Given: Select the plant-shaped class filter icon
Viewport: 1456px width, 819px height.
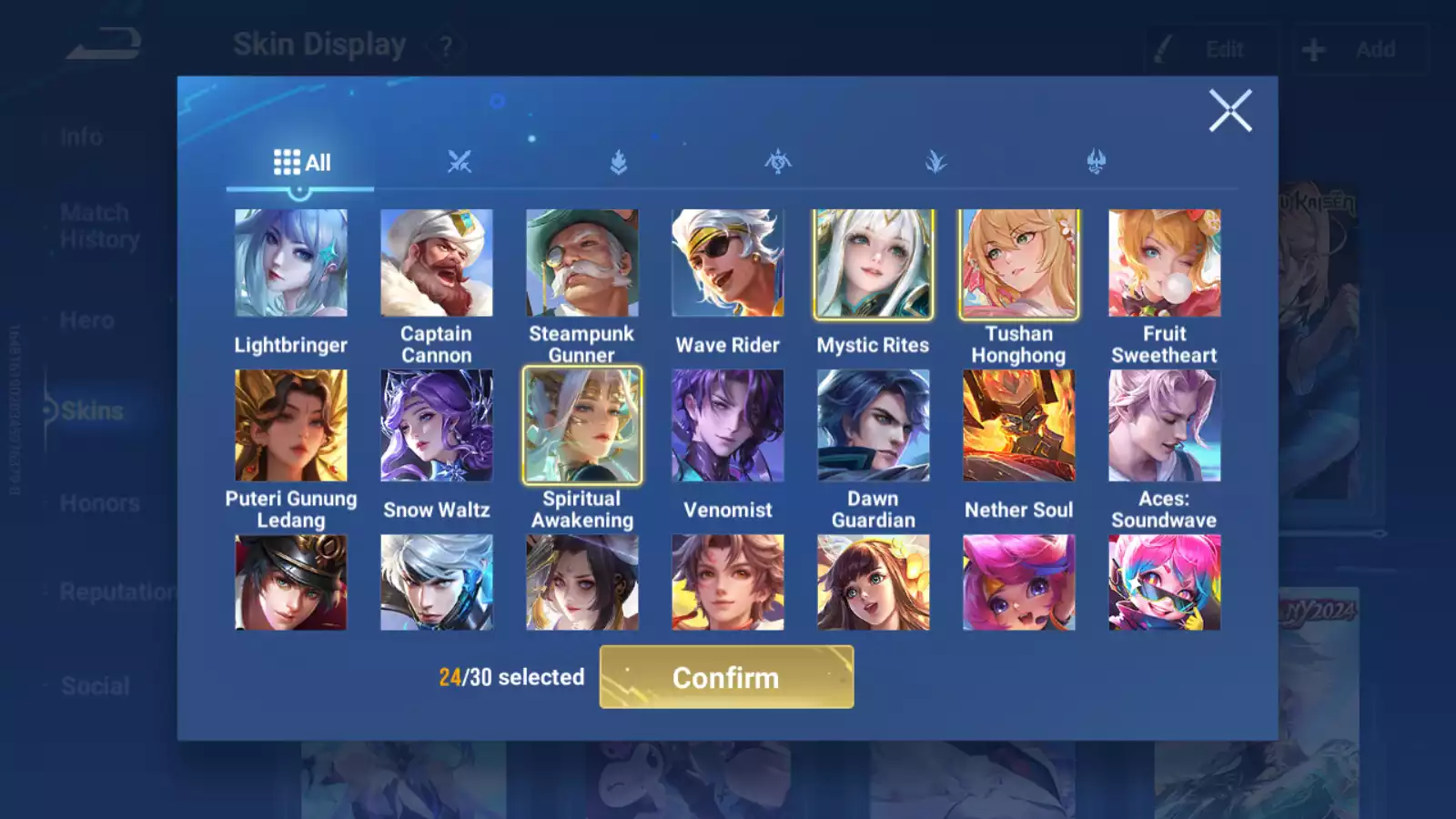Looking at the screenshot, I should pos(937,160).
